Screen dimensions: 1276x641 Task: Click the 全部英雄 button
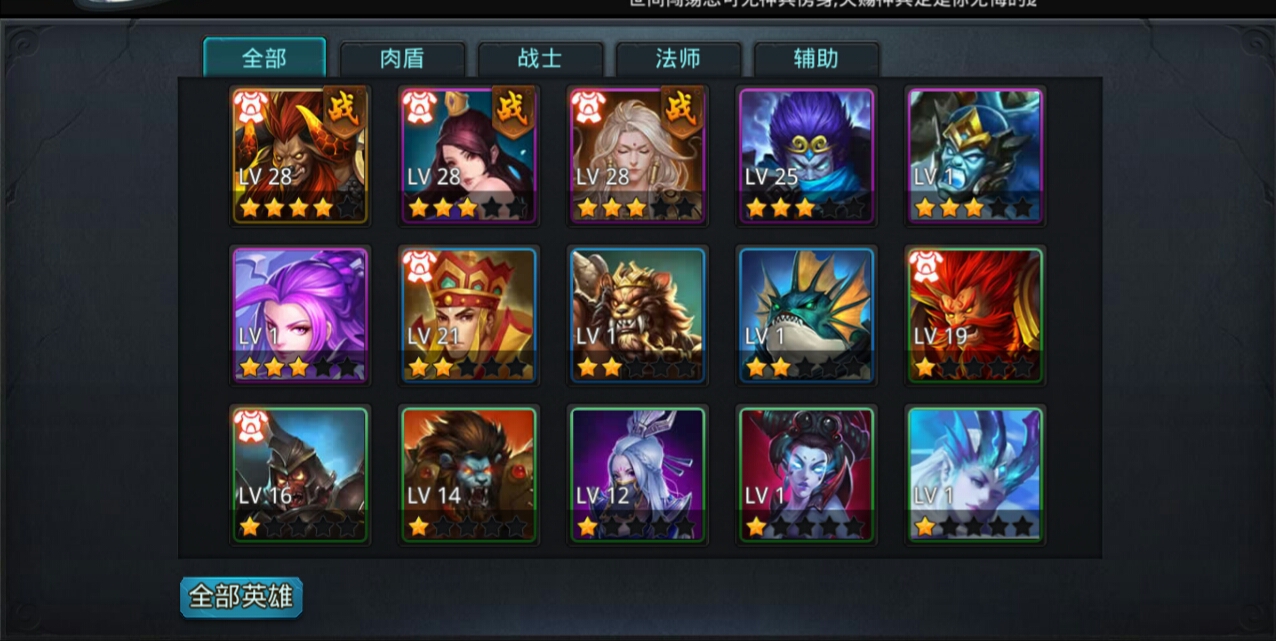pyautogui.click(x=241, y=597)
